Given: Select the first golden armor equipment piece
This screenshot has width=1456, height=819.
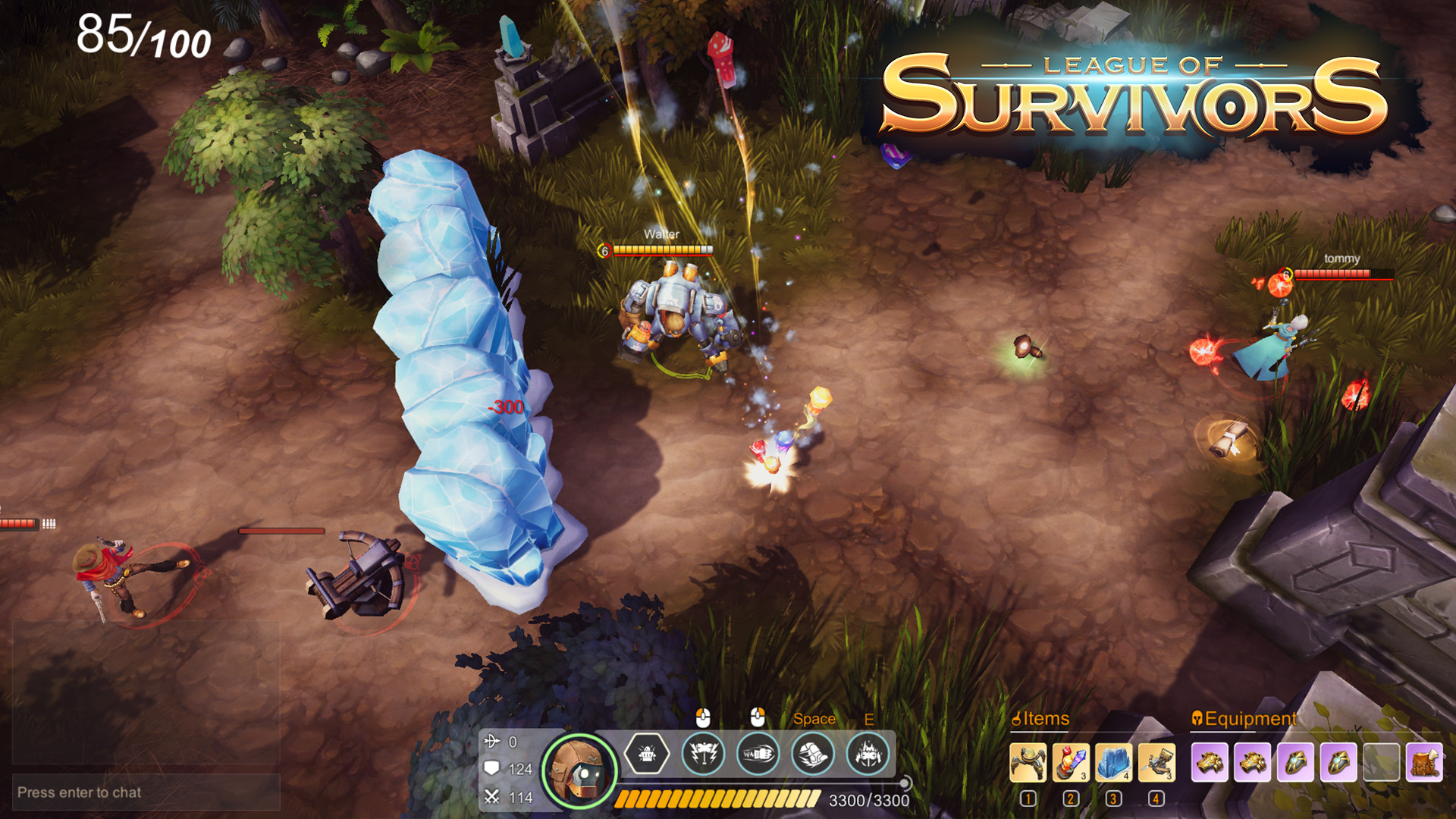Looking at the screenshot, I should 1210,762.
